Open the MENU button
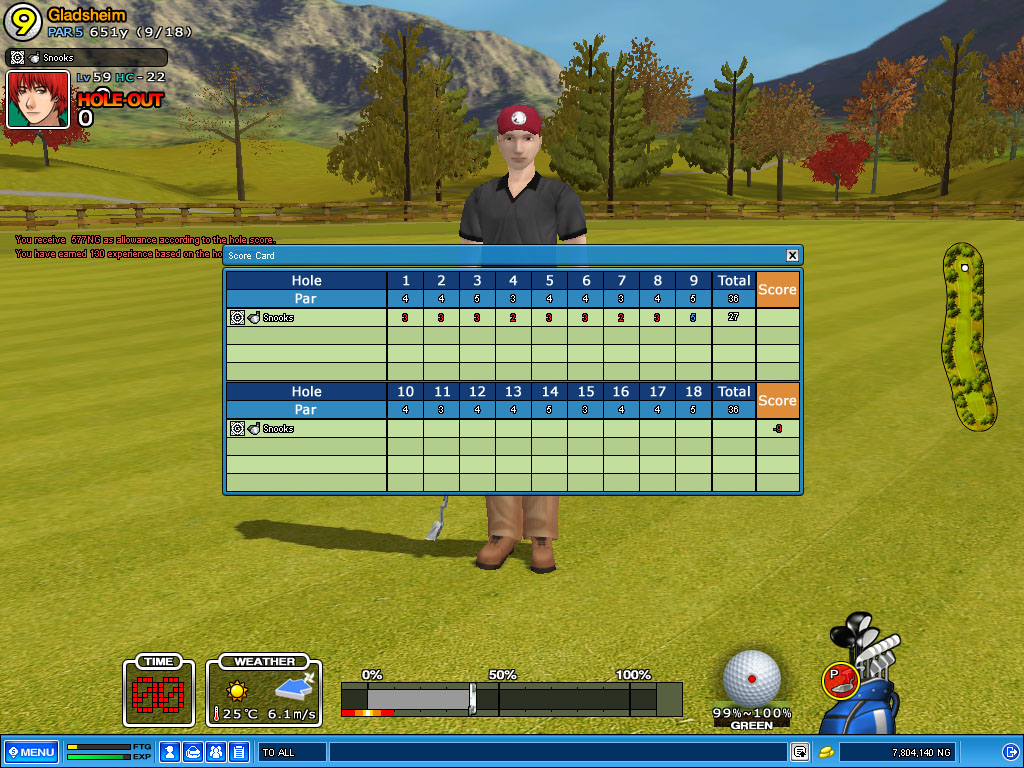Image resolution: width=1024 pixels, height=768 pixels. pyautogui.click(x=31, y=752)
